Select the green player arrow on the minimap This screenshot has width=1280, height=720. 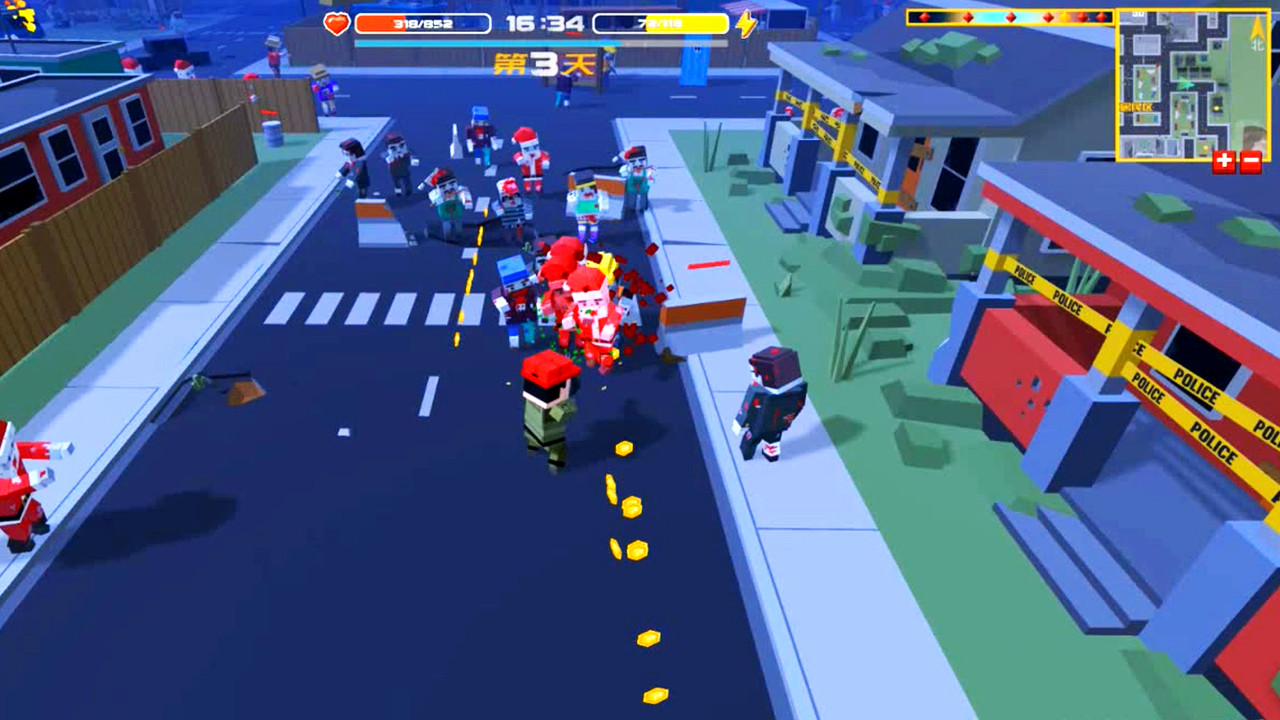click(1185, 84)
